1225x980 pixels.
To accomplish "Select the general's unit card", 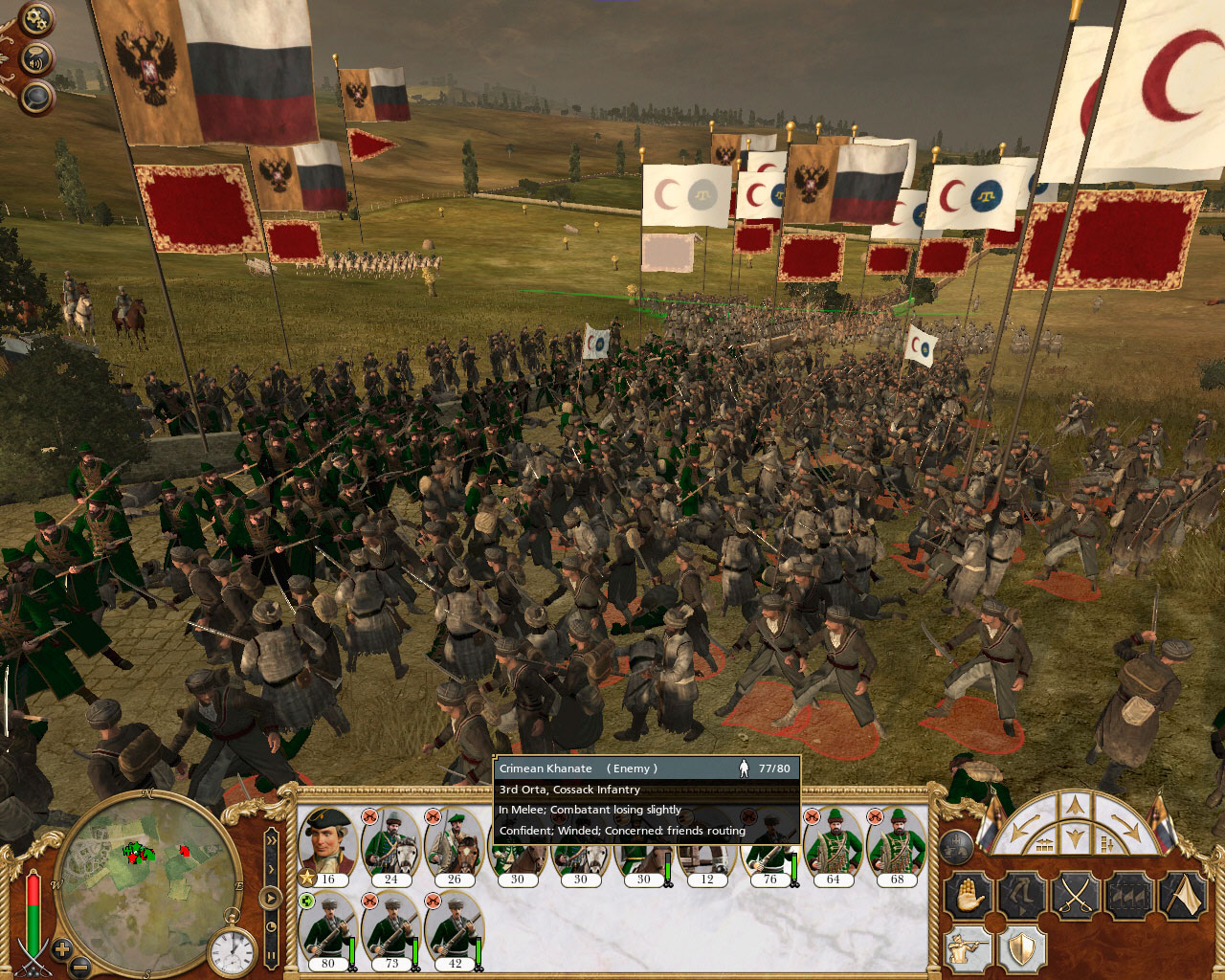I will point(327,844).
